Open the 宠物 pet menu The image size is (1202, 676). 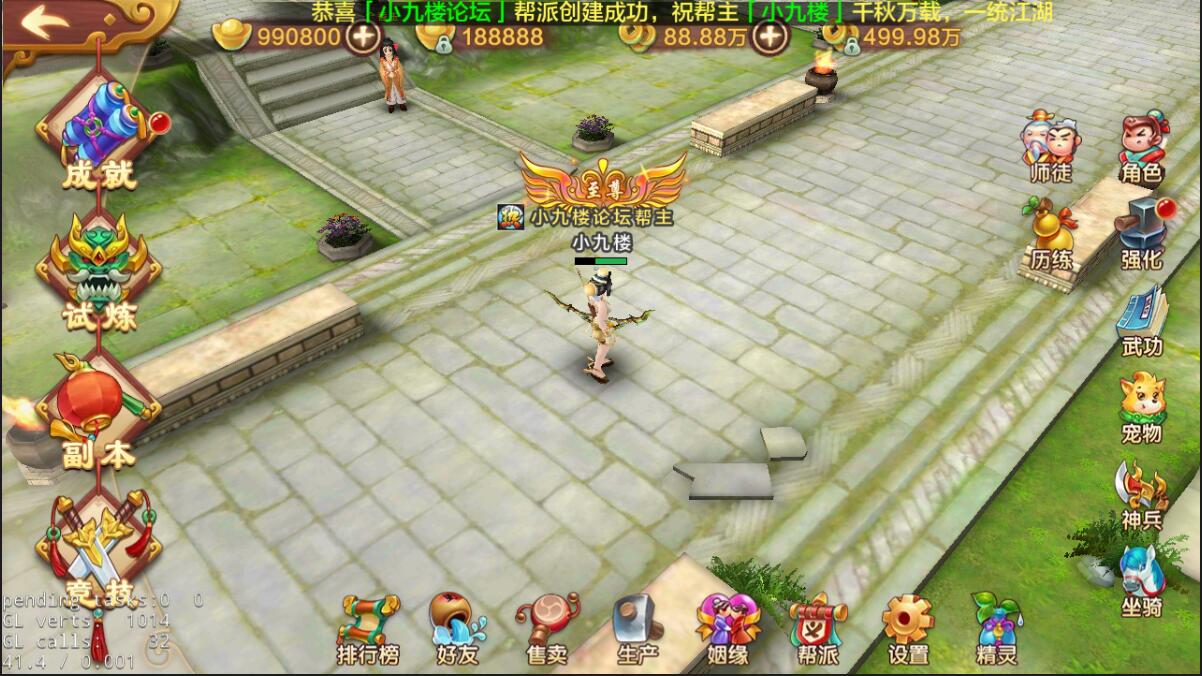(1141, 409)
